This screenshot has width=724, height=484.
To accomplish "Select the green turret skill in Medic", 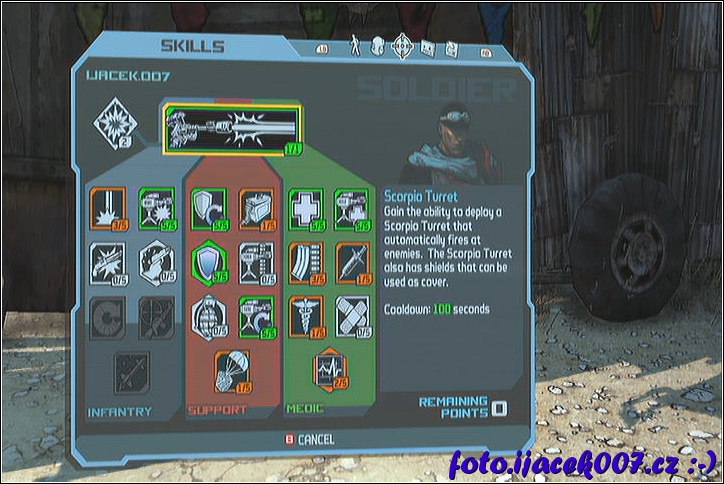I will coord(352,207).
